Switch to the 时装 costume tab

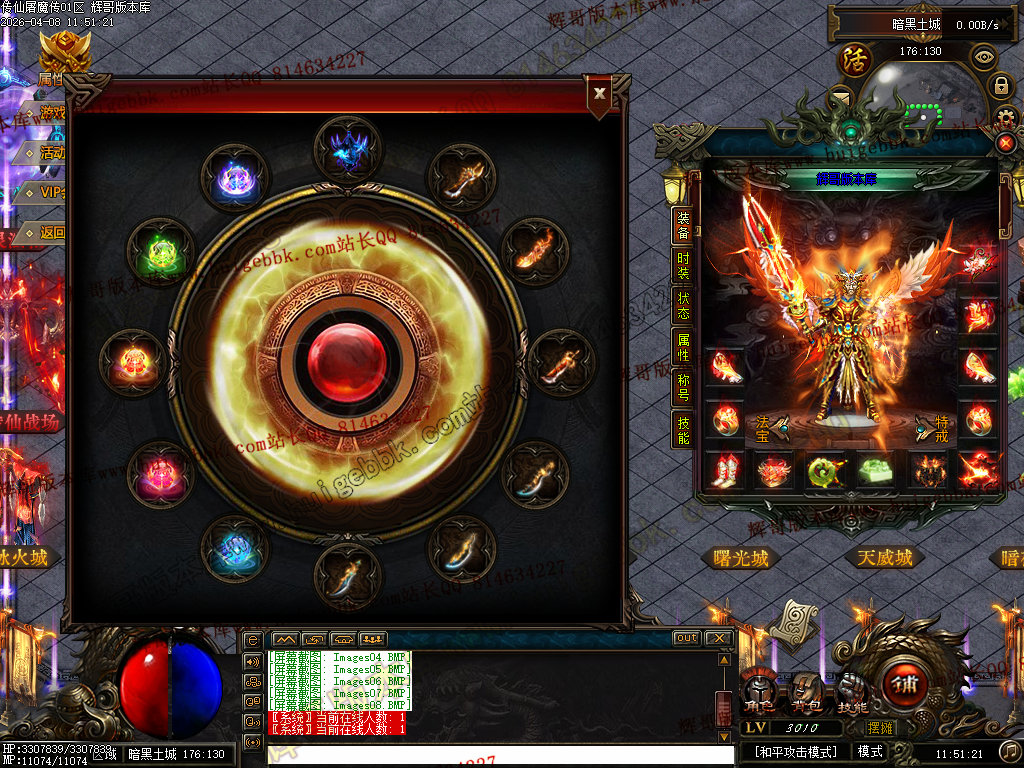tap(683, 265)
